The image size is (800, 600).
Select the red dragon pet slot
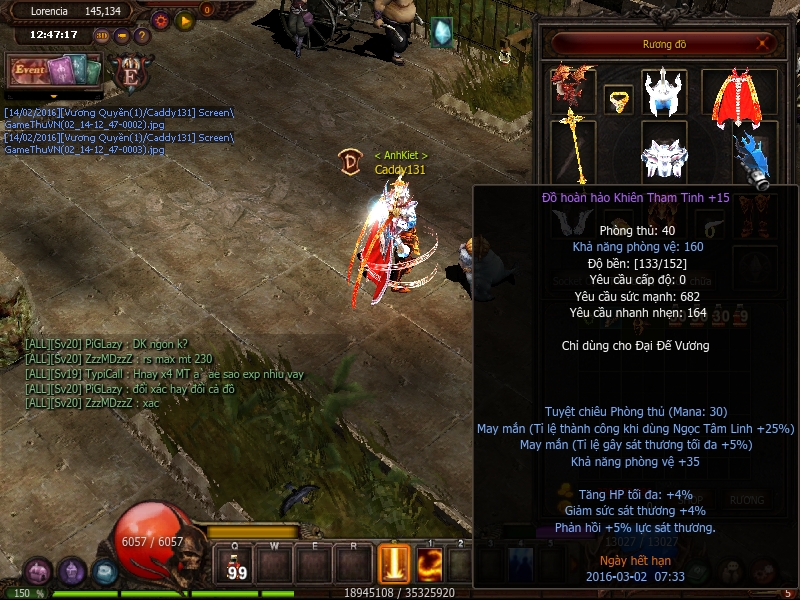tap(573, 90)
